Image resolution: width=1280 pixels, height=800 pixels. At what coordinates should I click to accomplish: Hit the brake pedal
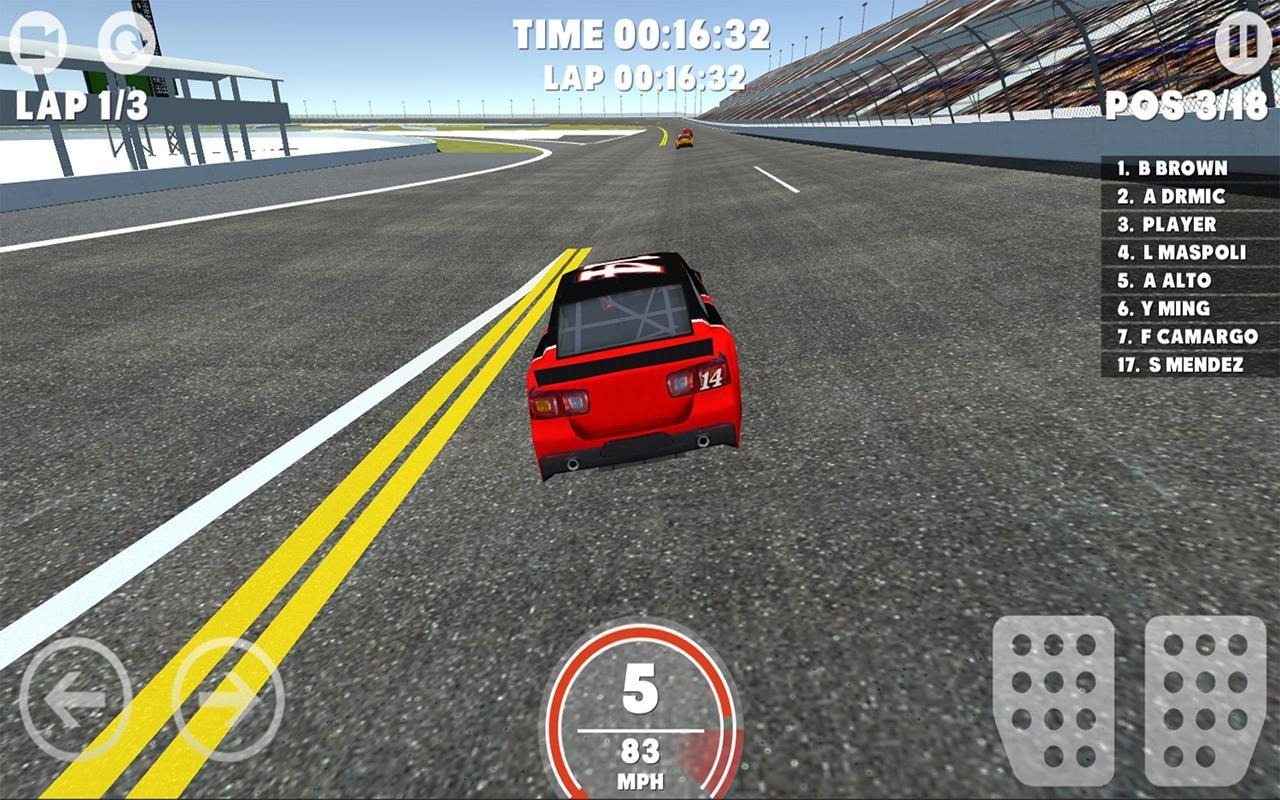point(1053,700)
